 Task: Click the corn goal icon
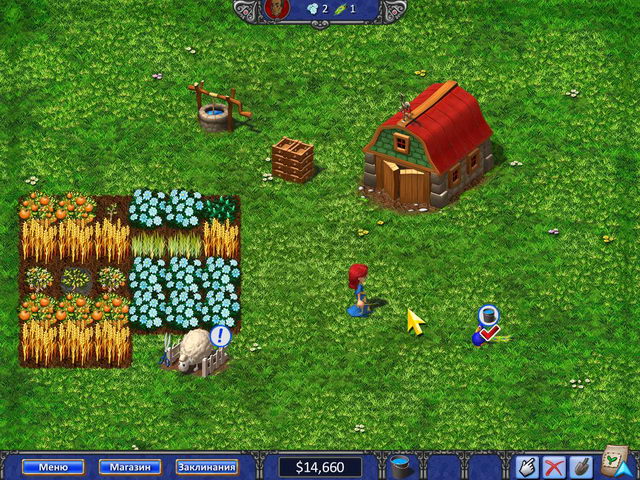pos(341,10)
